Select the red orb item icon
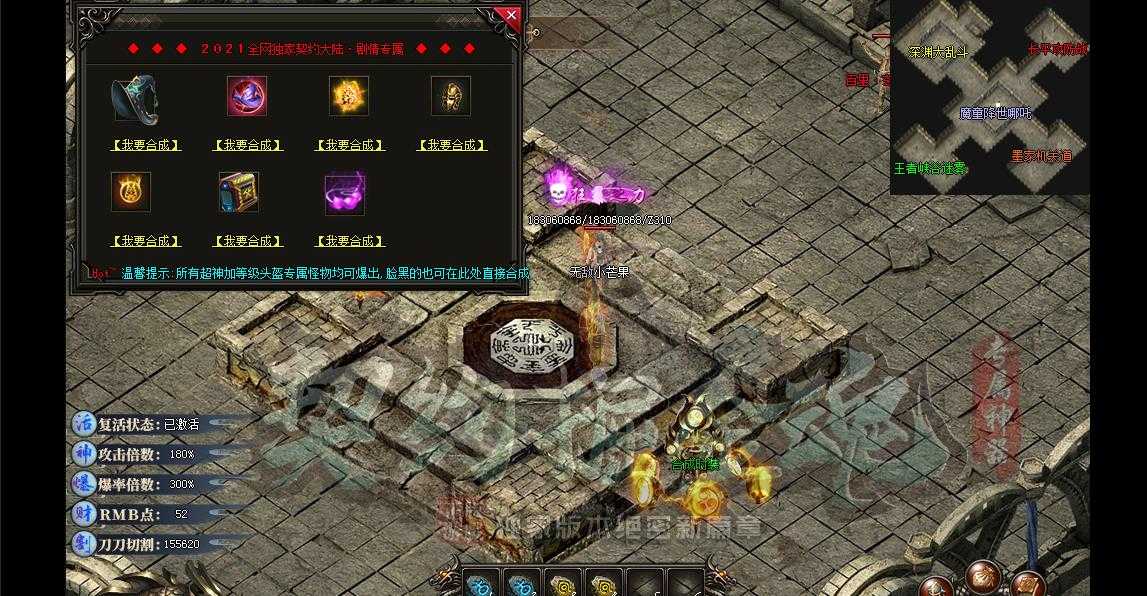 (x=247, y=96)
